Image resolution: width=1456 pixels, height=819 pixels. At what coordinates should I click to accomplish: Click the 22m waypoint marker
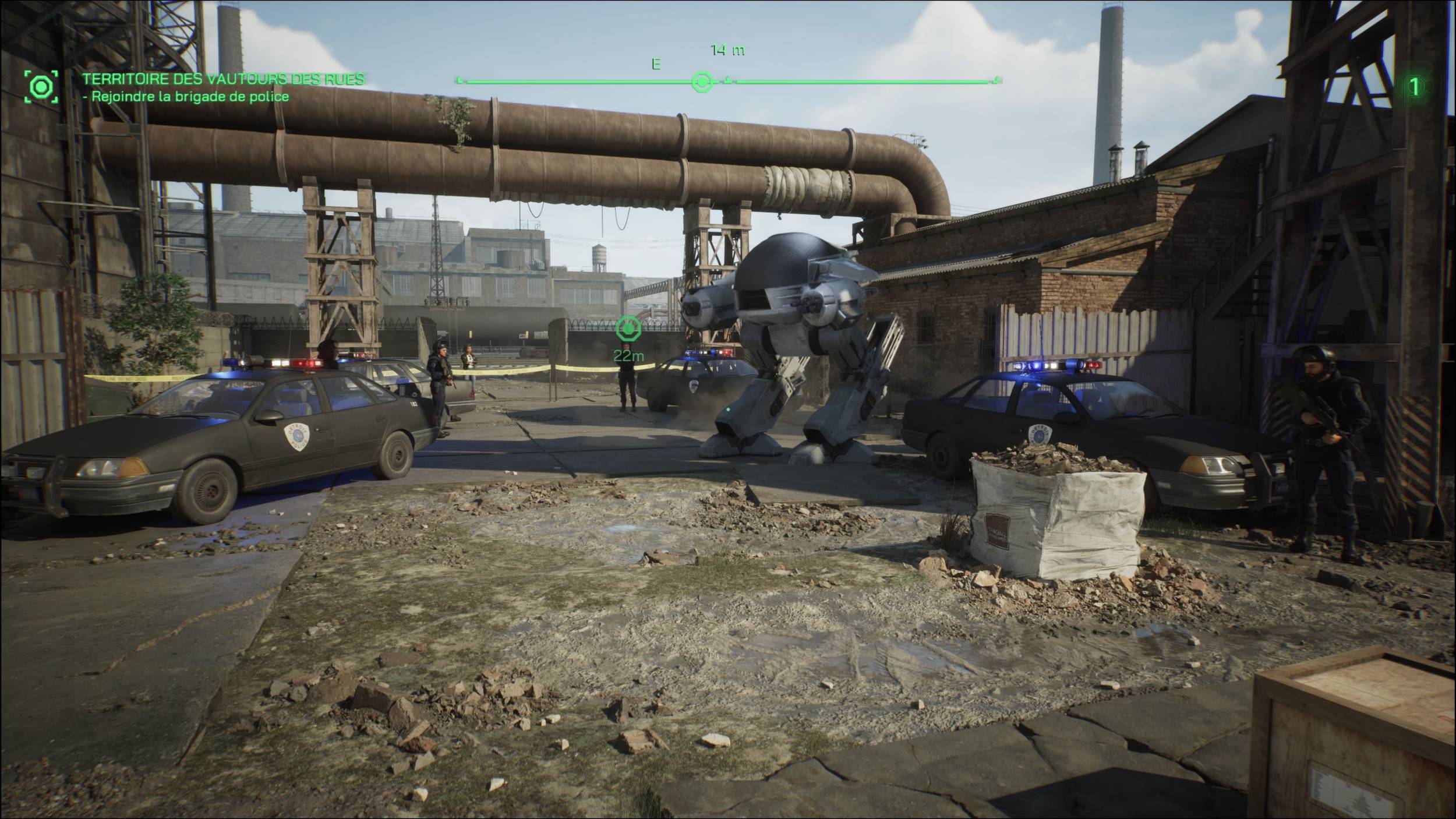[628, 330]
